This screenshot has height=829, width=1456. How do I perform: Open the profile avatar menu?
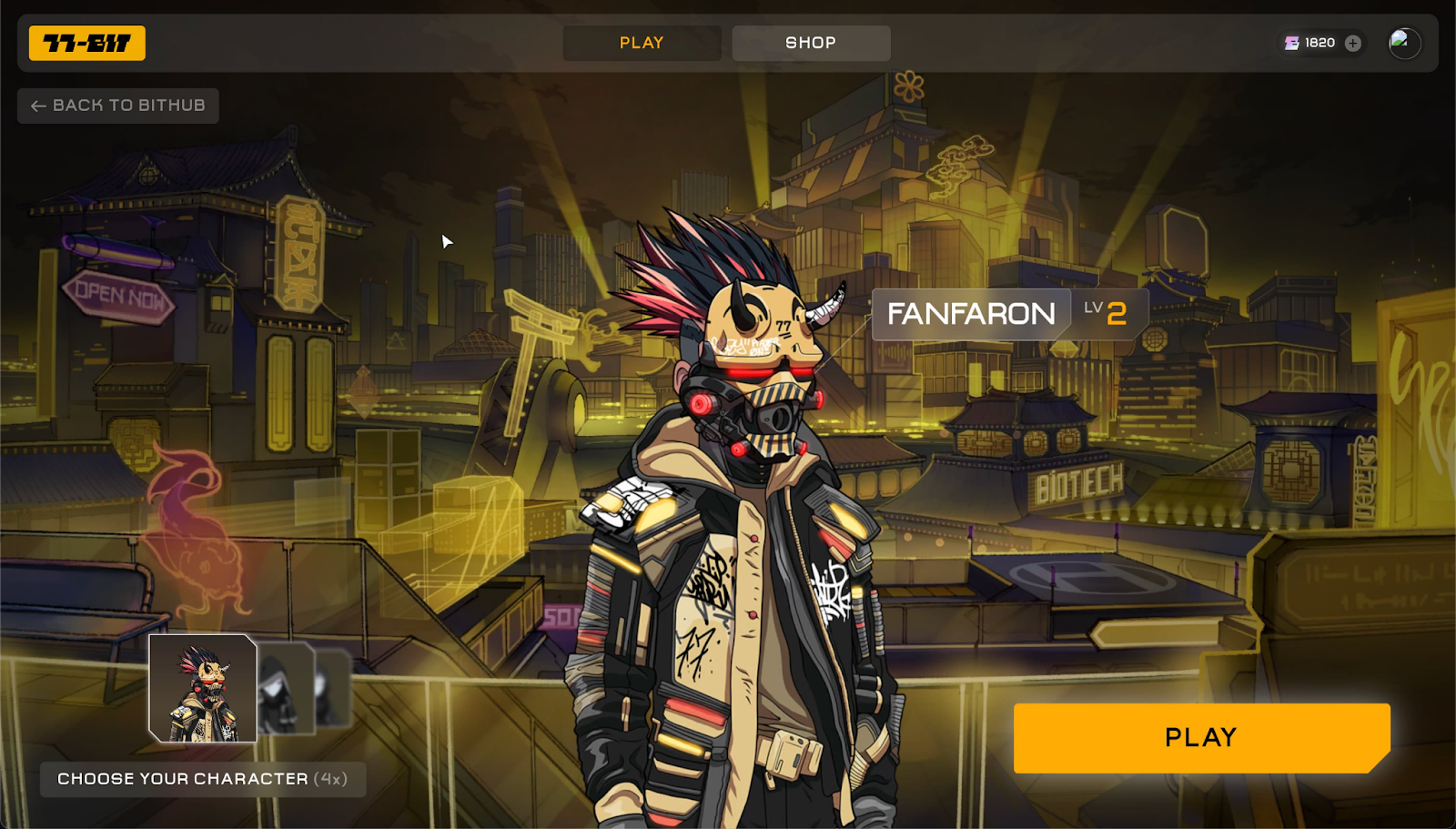tap(1404, 43)
